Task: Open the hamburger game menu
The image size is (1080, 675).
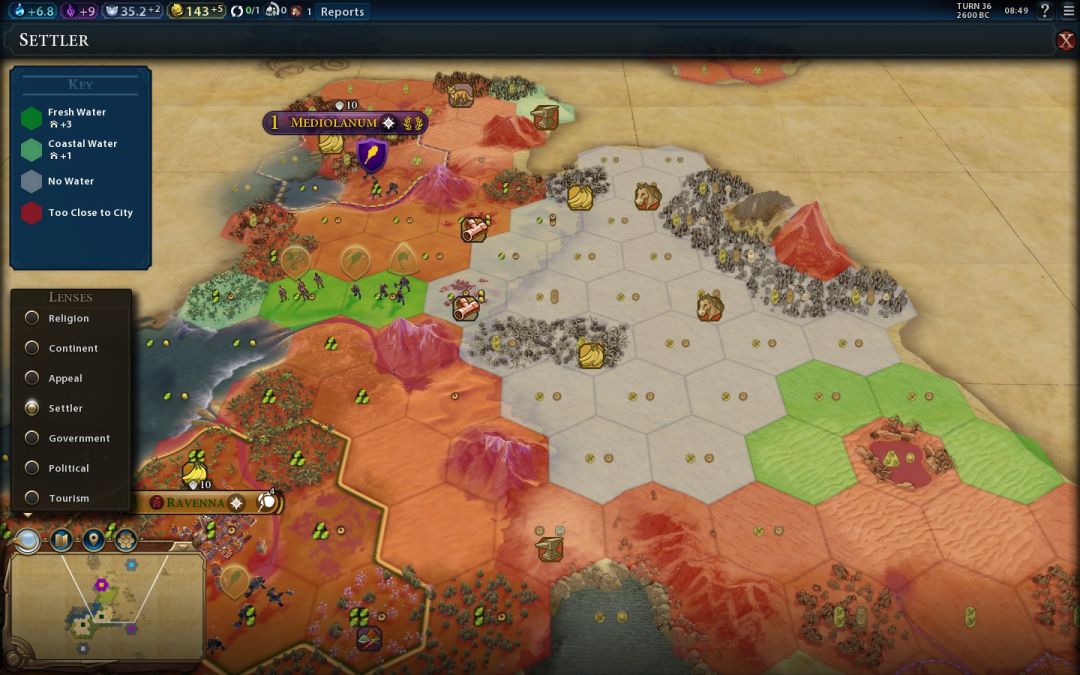Action: click(1068, 11)
